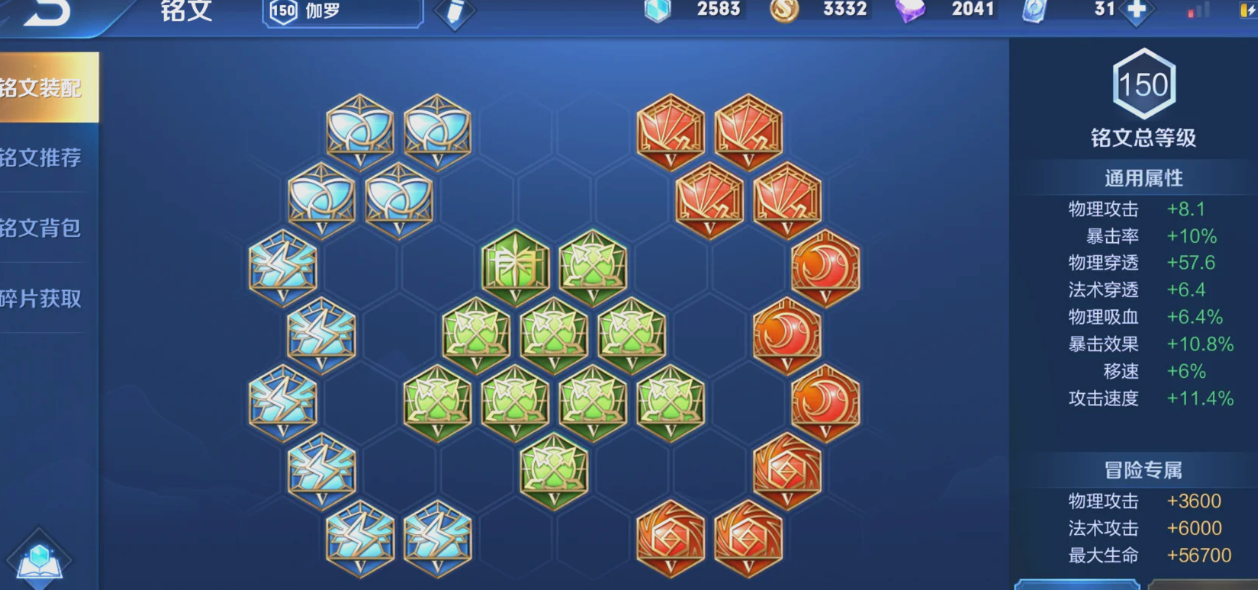Image resolution: width=1258 pixels, height=590 pixels.
Task: Tap the blue gem currency icon
Action: coord(657,10)
